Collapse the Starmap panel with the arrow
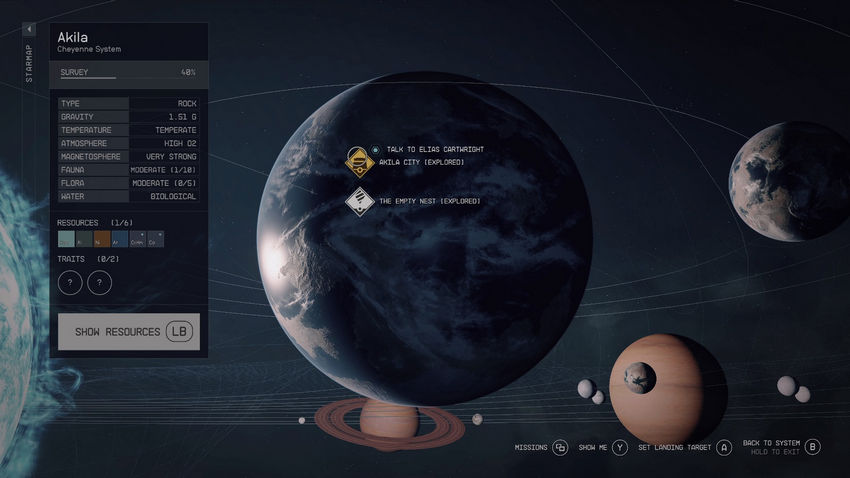 29,30
